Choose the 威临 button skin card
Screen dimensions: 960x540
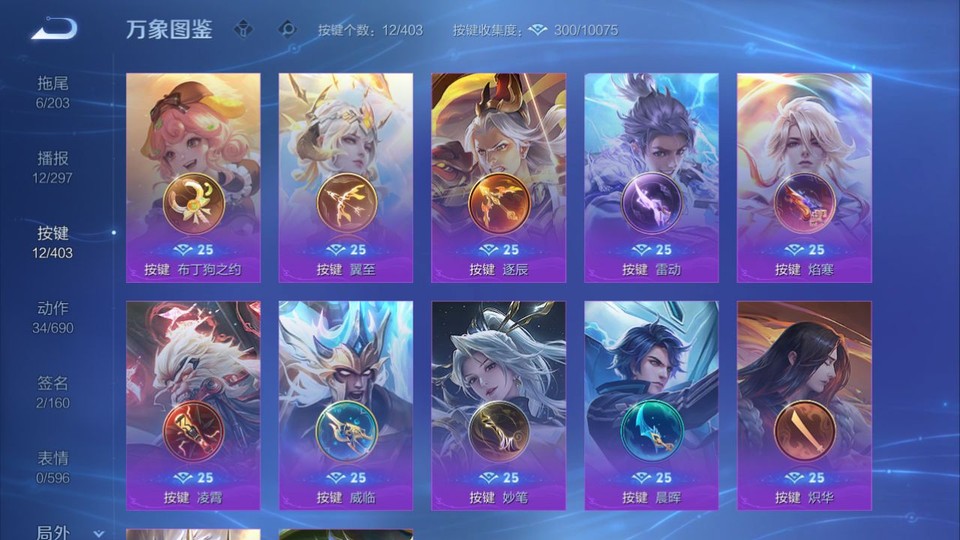pos(346,405)
